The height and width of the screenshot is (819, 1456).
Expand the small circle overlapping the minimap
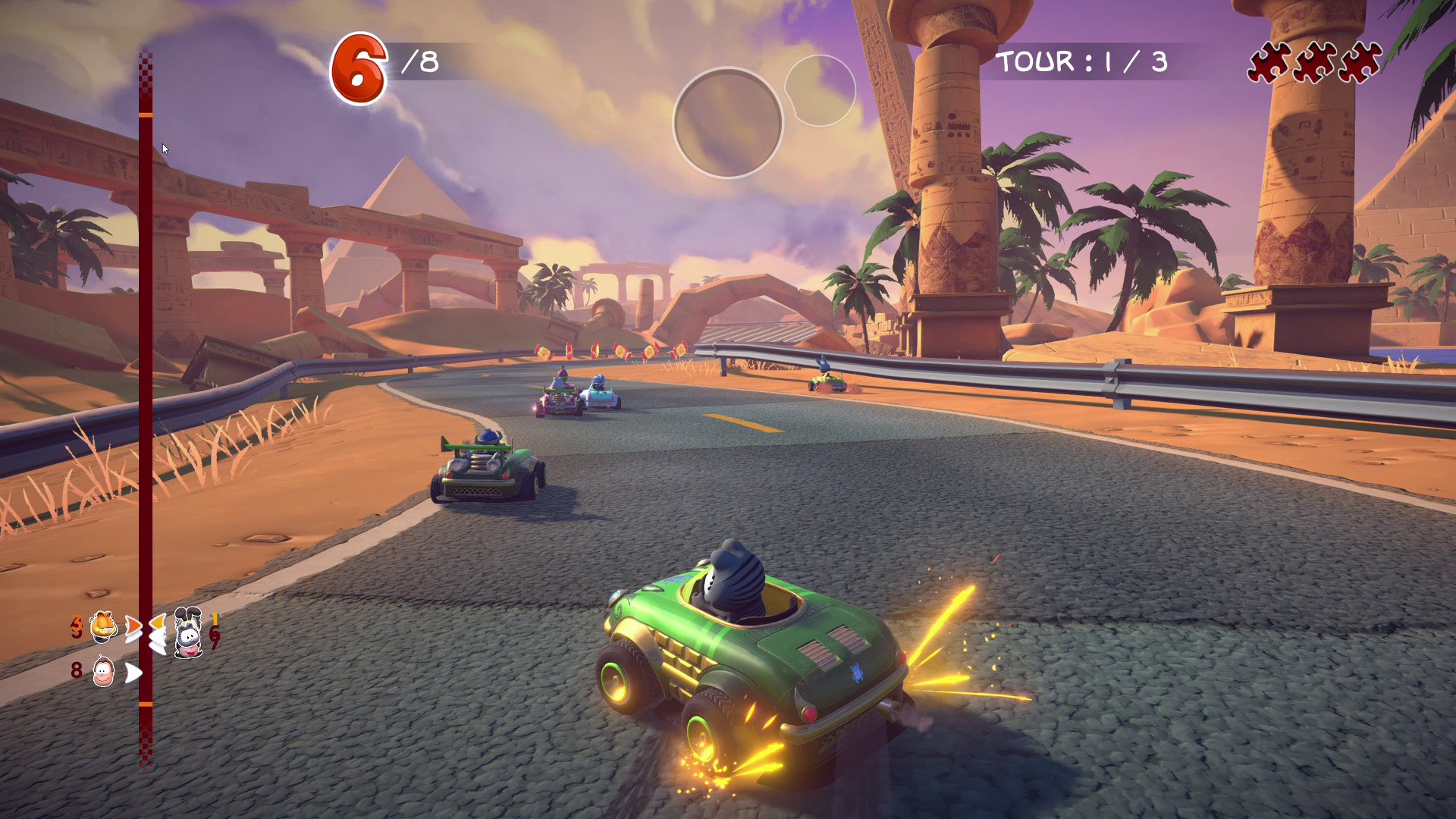(821, 89)
